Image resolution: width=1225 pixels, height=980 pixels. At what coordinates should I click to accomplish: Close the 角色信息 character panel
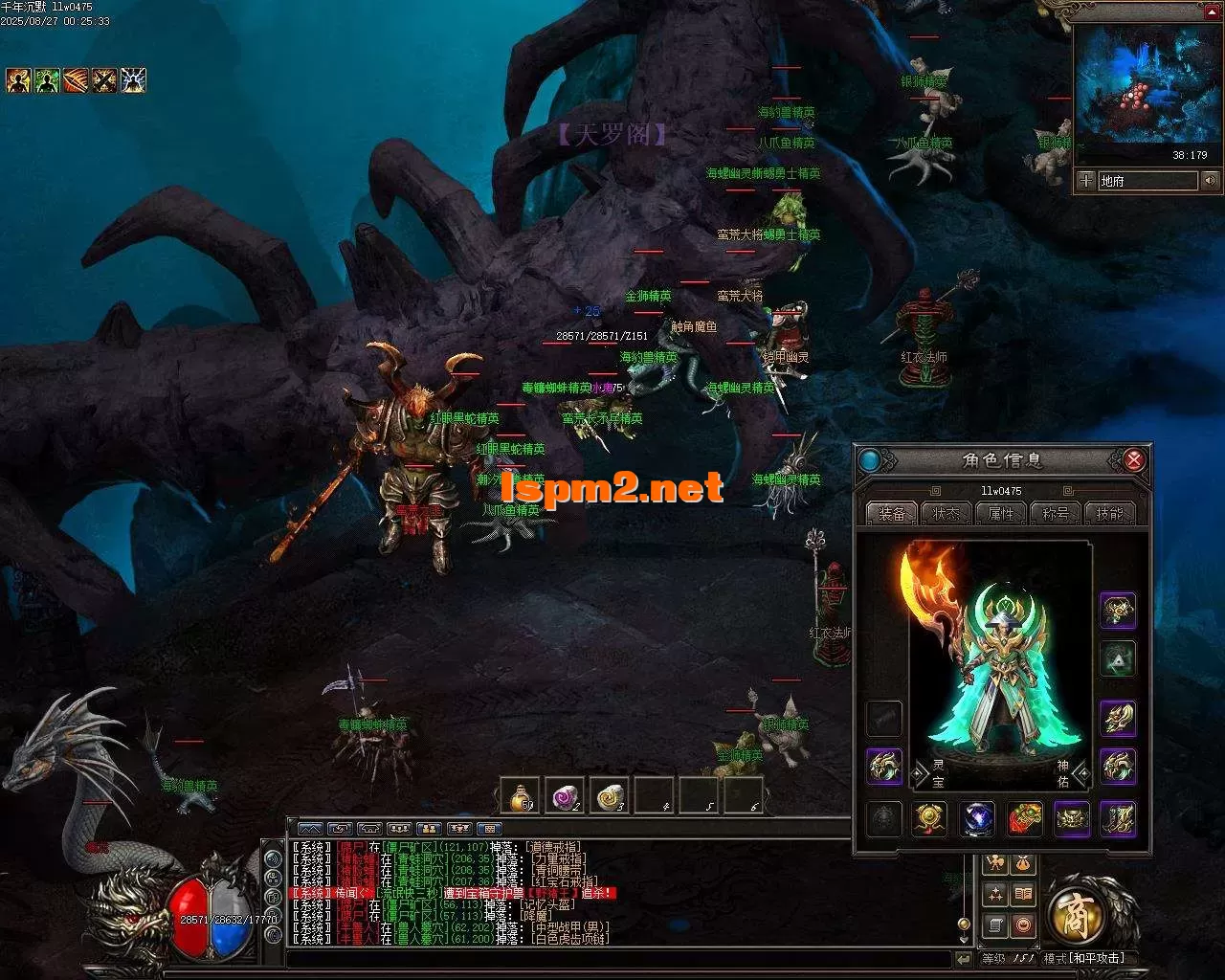click(x=1134, y=460)
